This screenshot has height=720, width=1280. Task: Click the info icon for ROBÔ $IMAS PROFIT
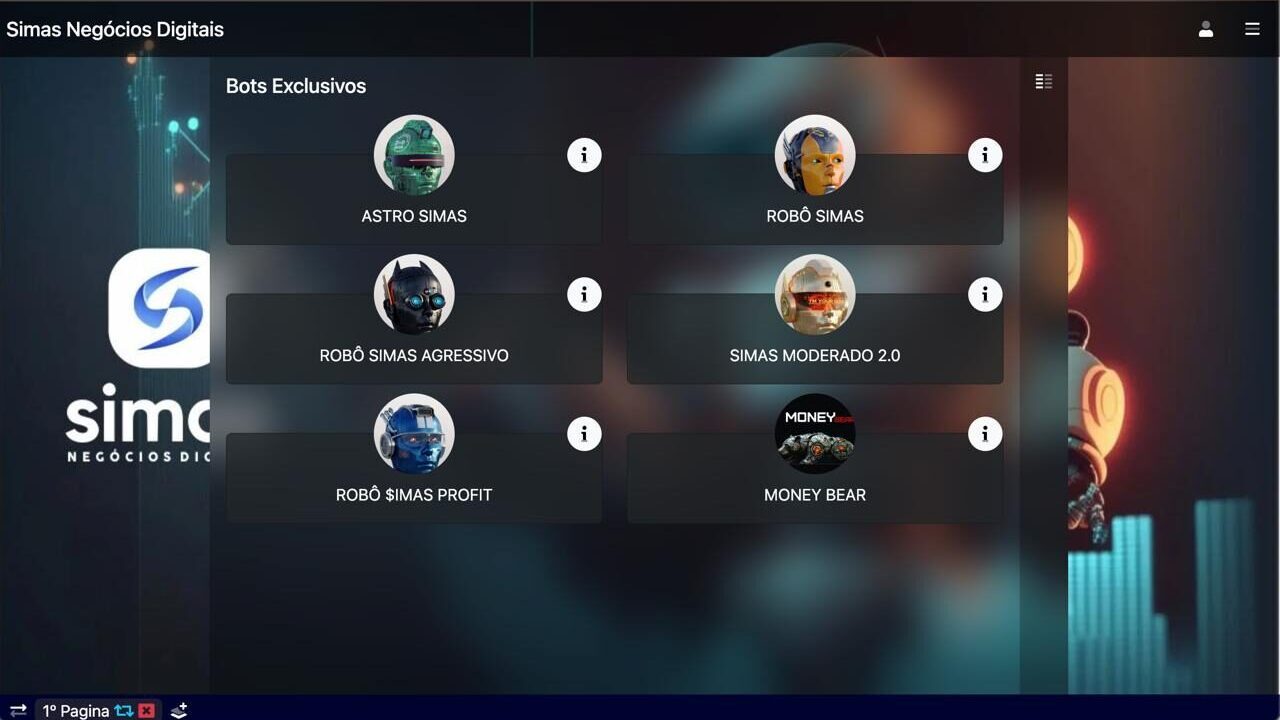(x=584, y=433)
